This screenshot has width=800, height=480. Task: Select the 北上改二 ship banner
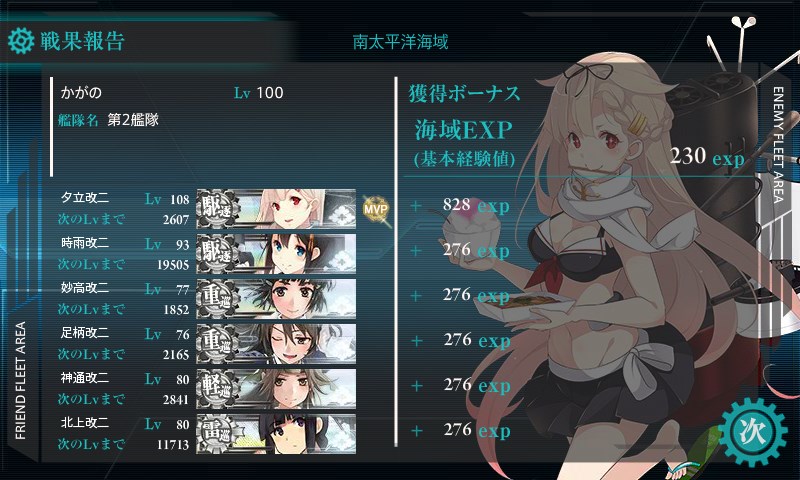pyautogui.click(x=277, y=430)
